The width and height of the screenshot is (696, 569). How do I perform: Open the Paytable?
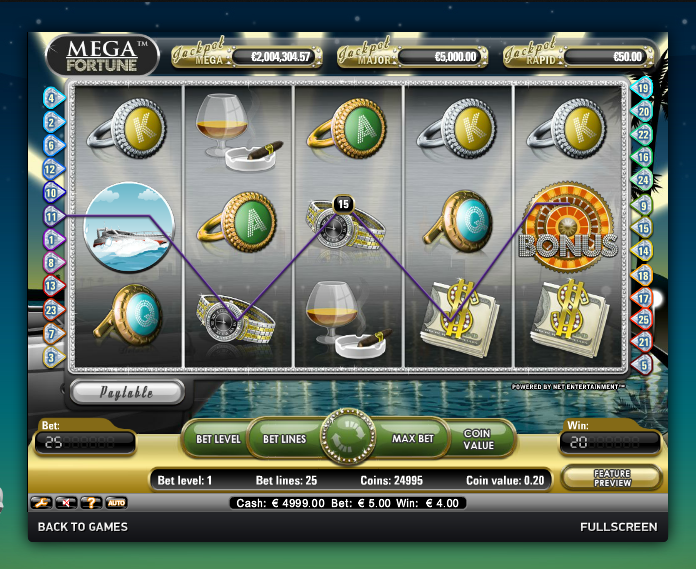tap(126, 392)
